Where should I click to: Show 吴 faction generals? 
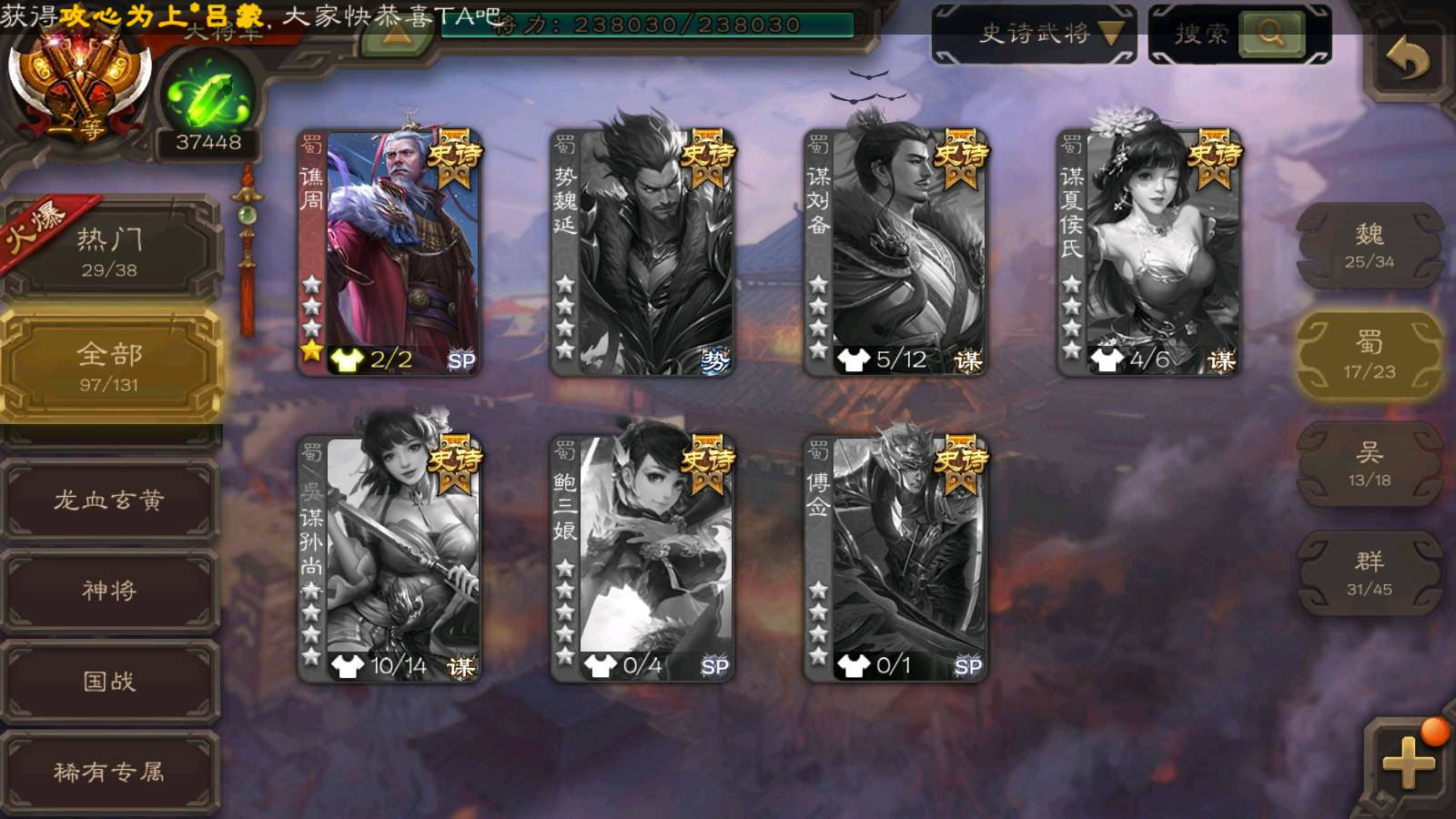point(1369,464)
